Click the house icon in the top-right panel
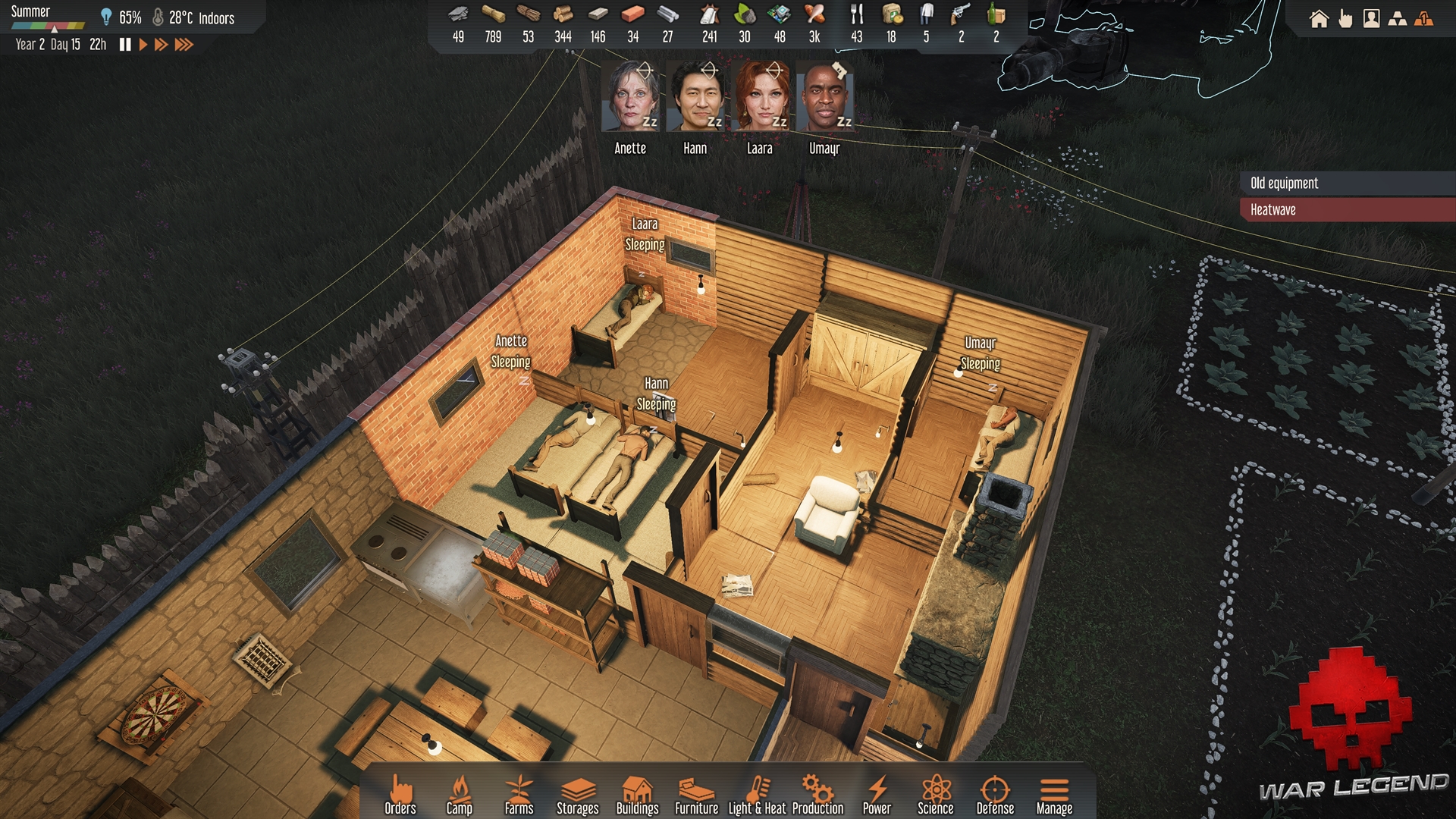The image size is (1456, 819). coord(1319,19)
